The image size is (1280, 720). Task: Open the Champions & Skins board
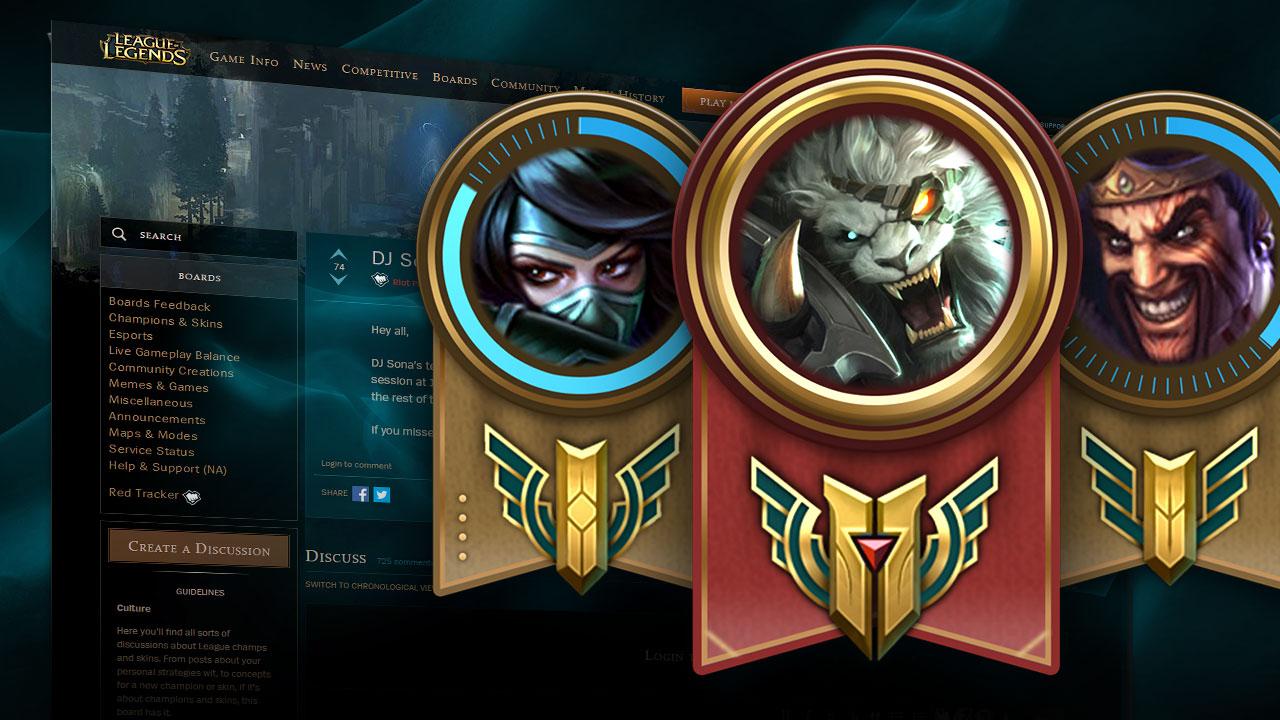tap(166, 323)
